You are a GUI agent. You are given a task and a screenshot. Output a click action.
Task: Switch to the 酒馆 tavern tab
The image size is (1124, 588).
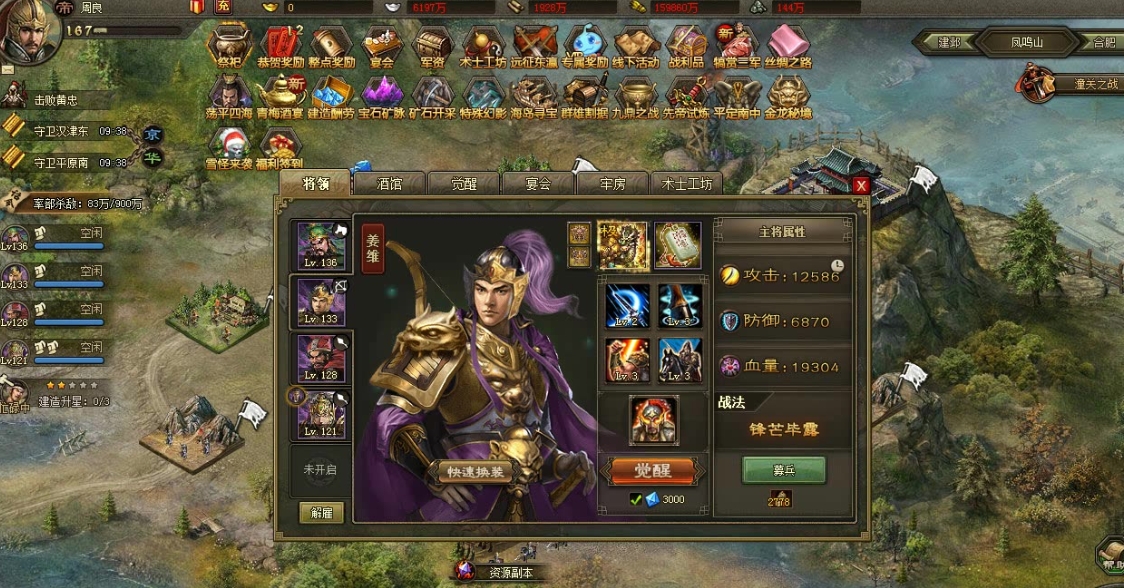(x=390, y=184)
